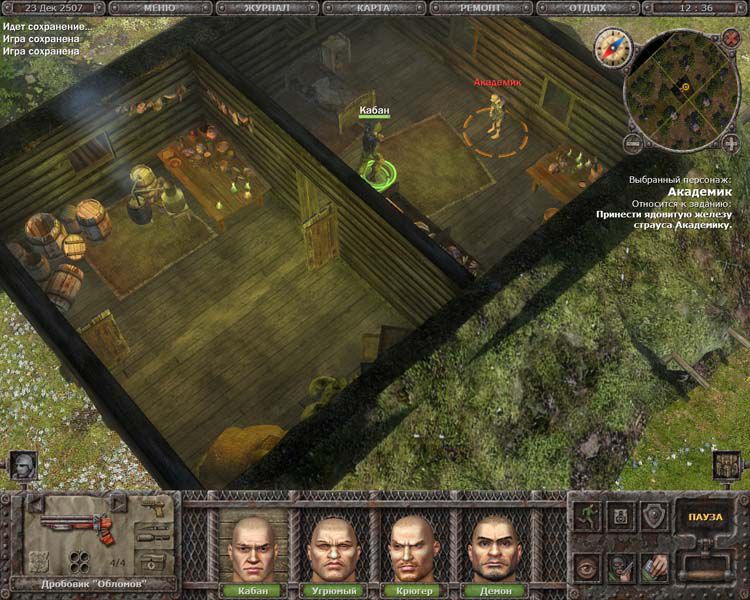Select the ОТДЫХ rest button
Image resolution: width=750 pixels, height=600 pixels.
pos(586,7)
